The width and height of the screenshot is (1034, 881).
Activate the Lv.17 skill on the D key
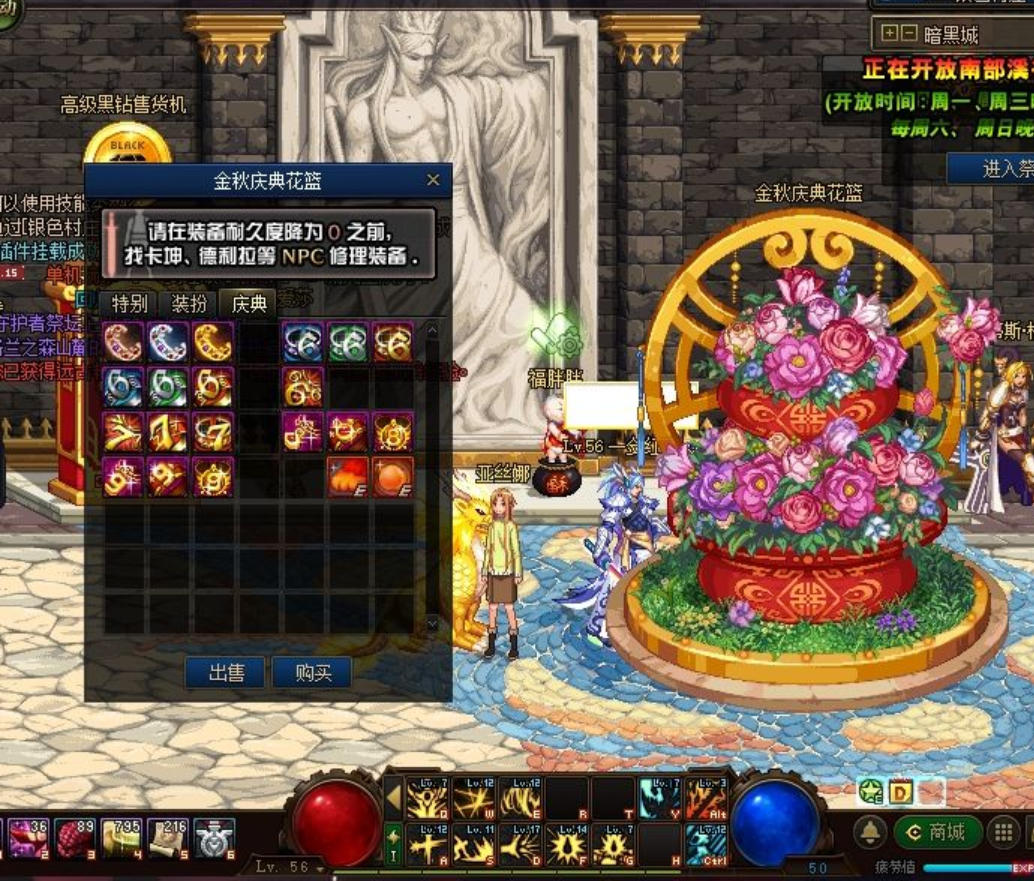520,846
